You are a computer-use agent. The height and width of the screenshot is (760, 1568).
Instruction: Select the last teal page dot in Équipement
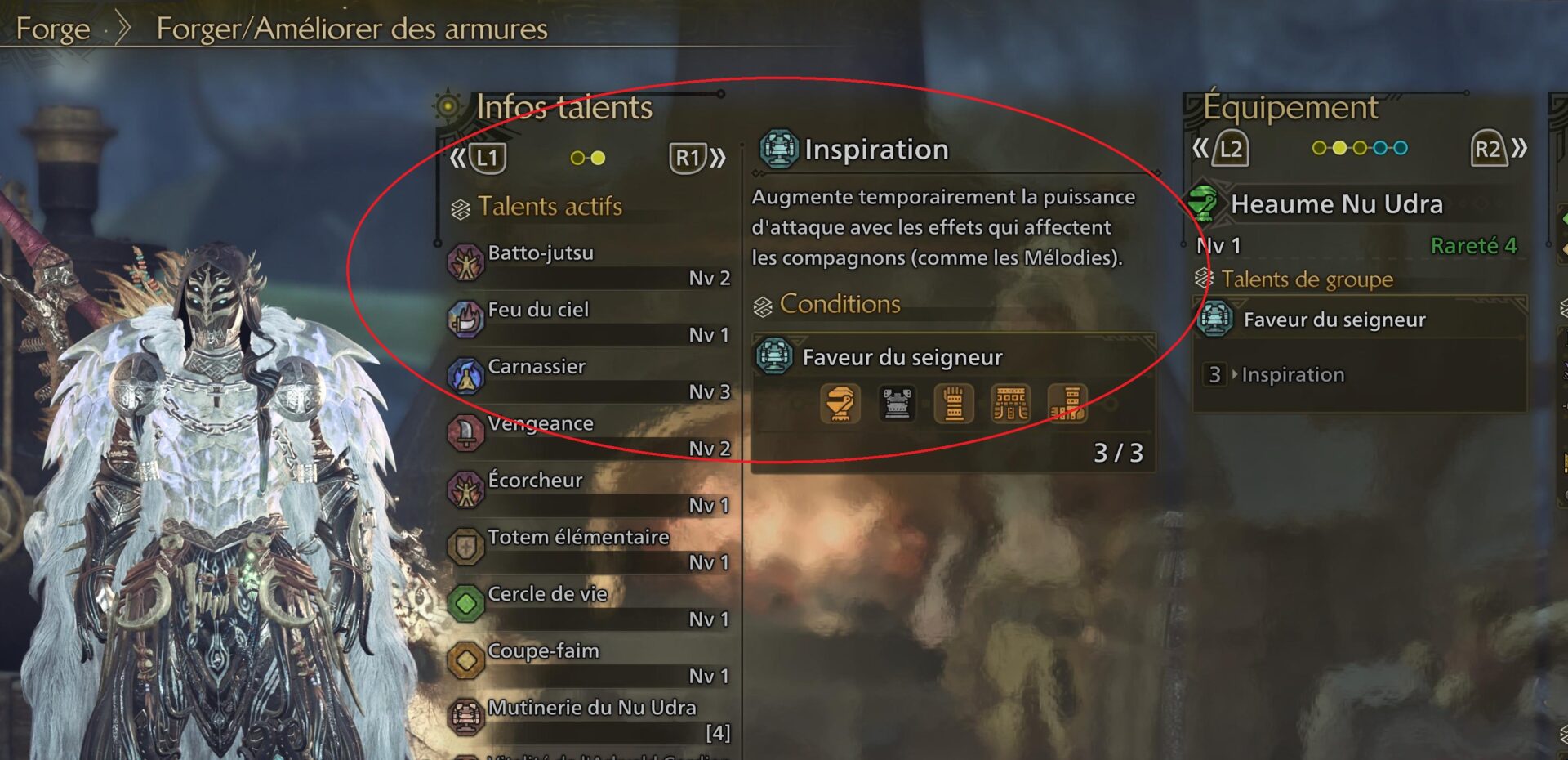(1399, 147)
